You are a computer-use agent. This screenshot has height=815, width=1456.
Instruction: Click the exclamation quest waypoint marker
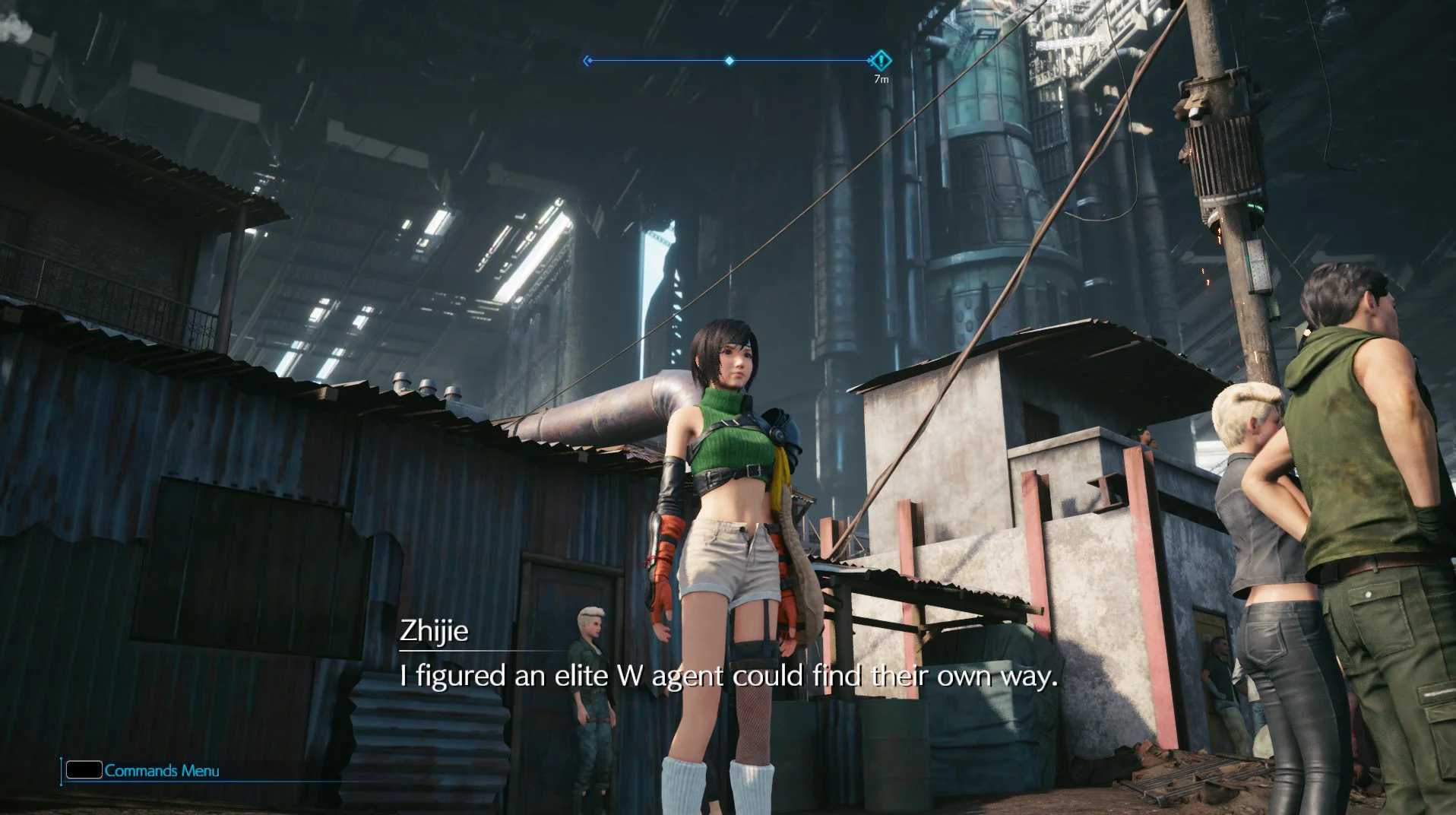point(880,60)
